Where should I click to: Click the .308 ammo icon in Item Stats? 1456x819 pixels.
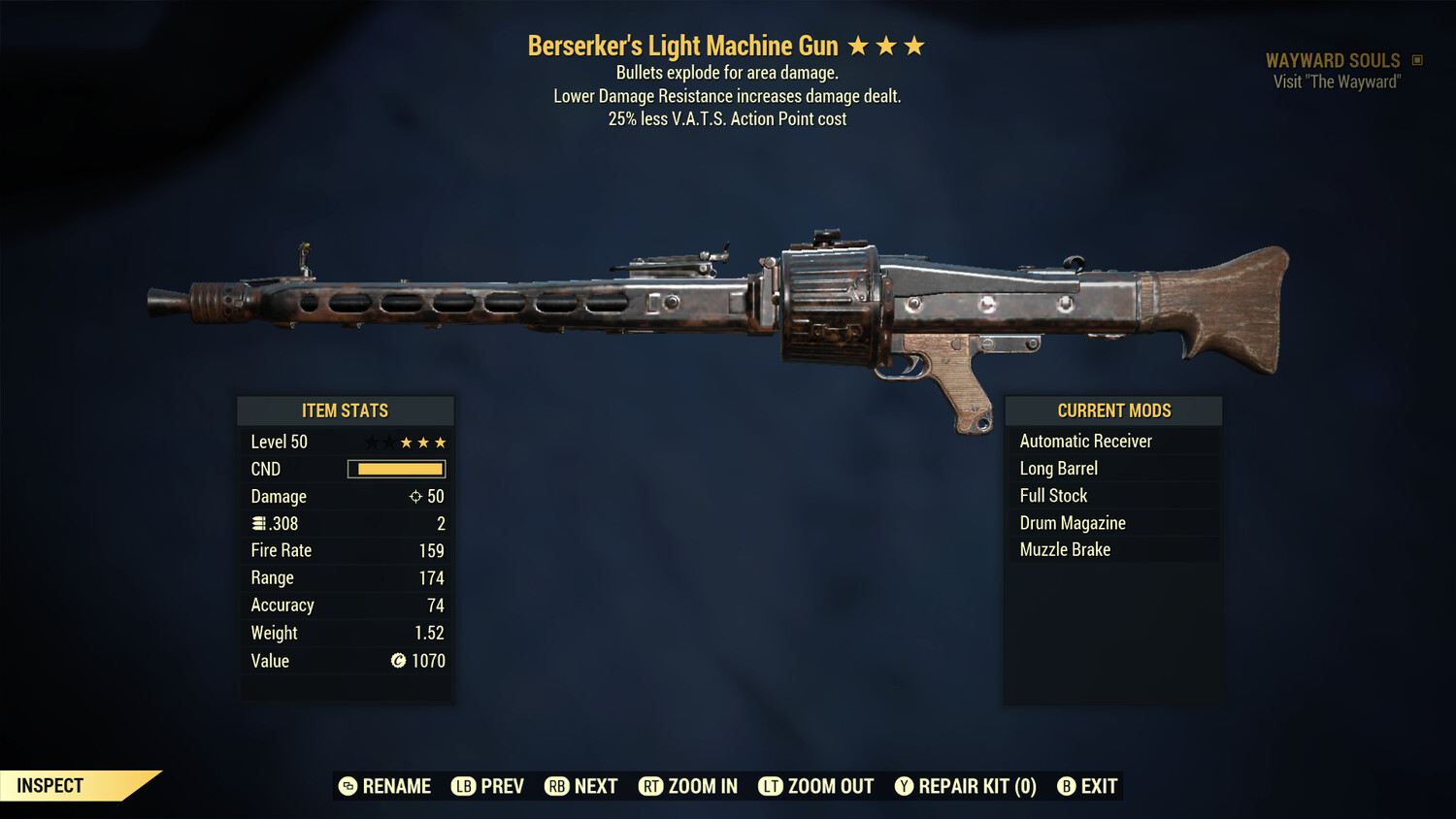pos(259,523)
